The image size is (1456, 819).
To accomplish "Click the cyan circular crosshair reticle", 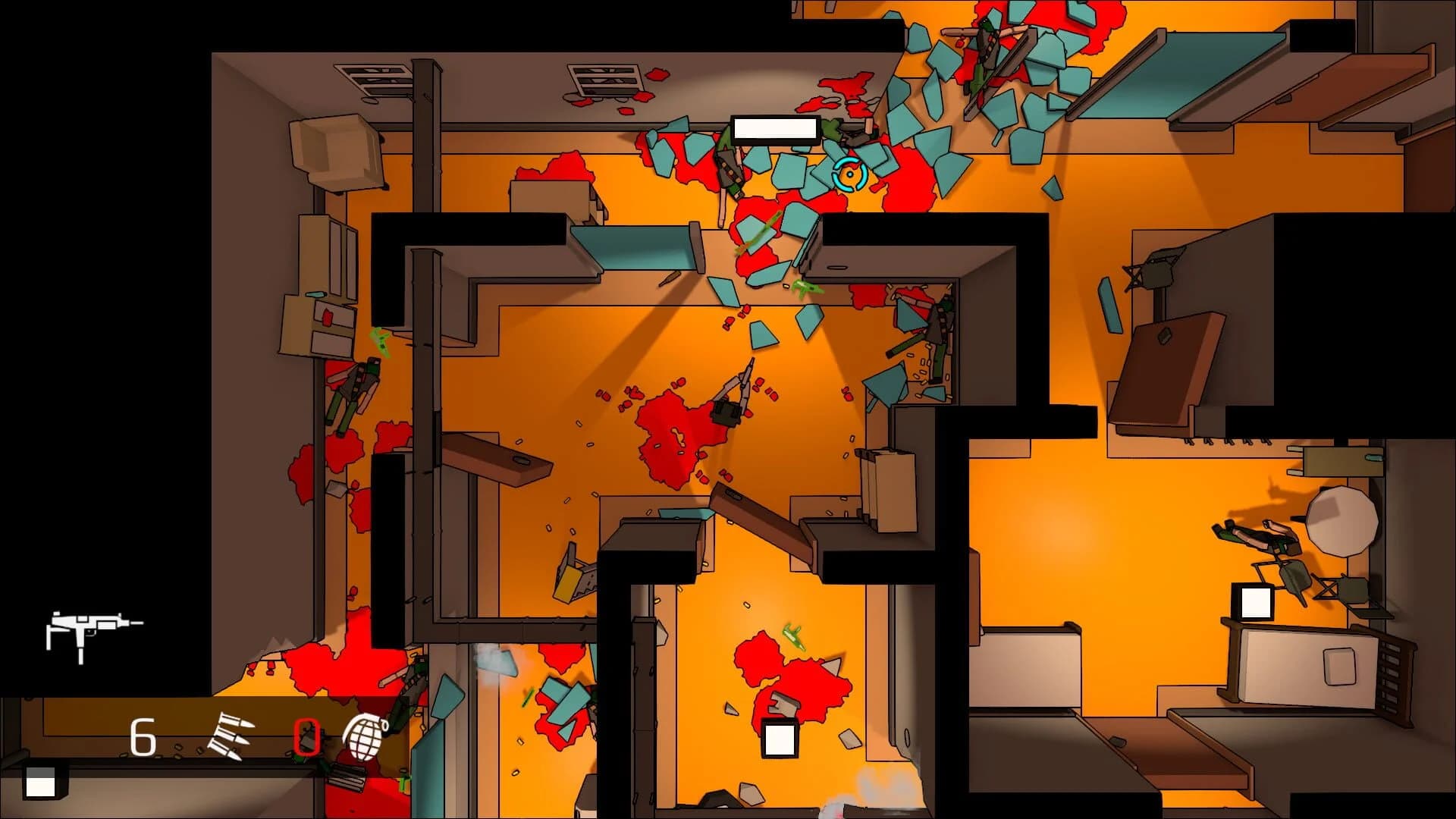I will click(x=849, y=174).
